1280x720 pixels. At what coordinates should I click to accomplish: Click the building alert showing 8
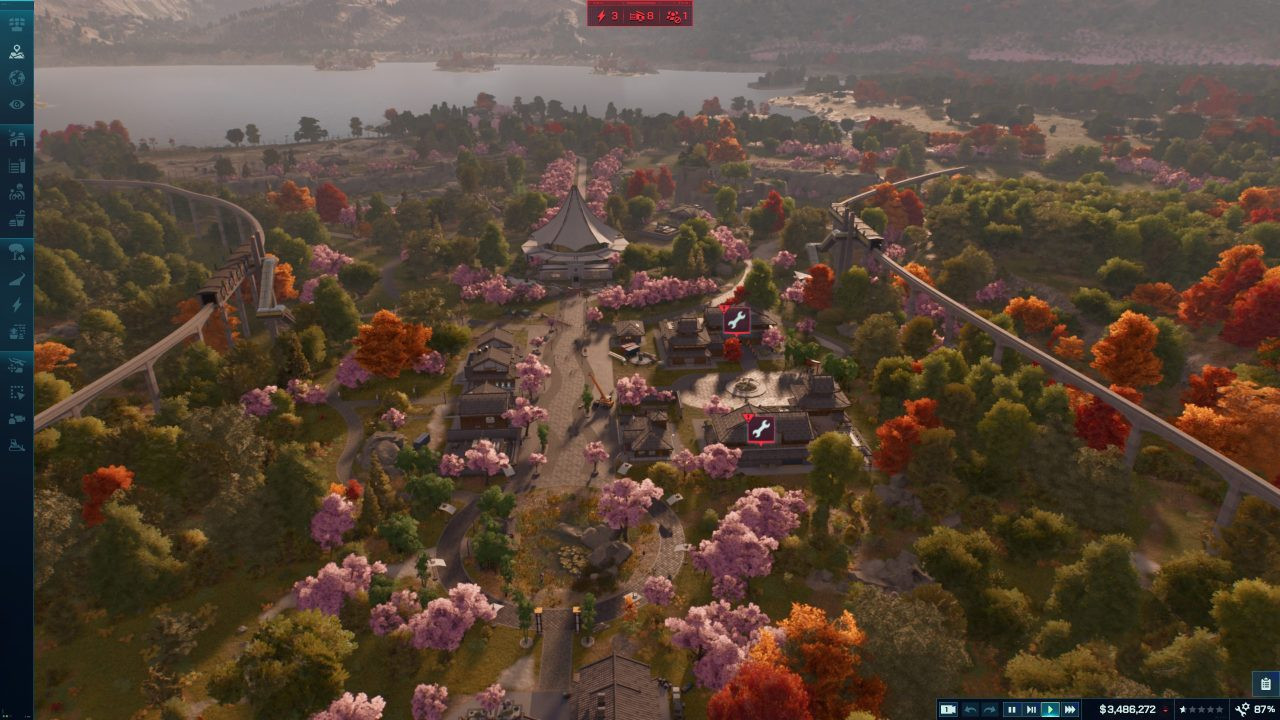click(x=642, y=15)
